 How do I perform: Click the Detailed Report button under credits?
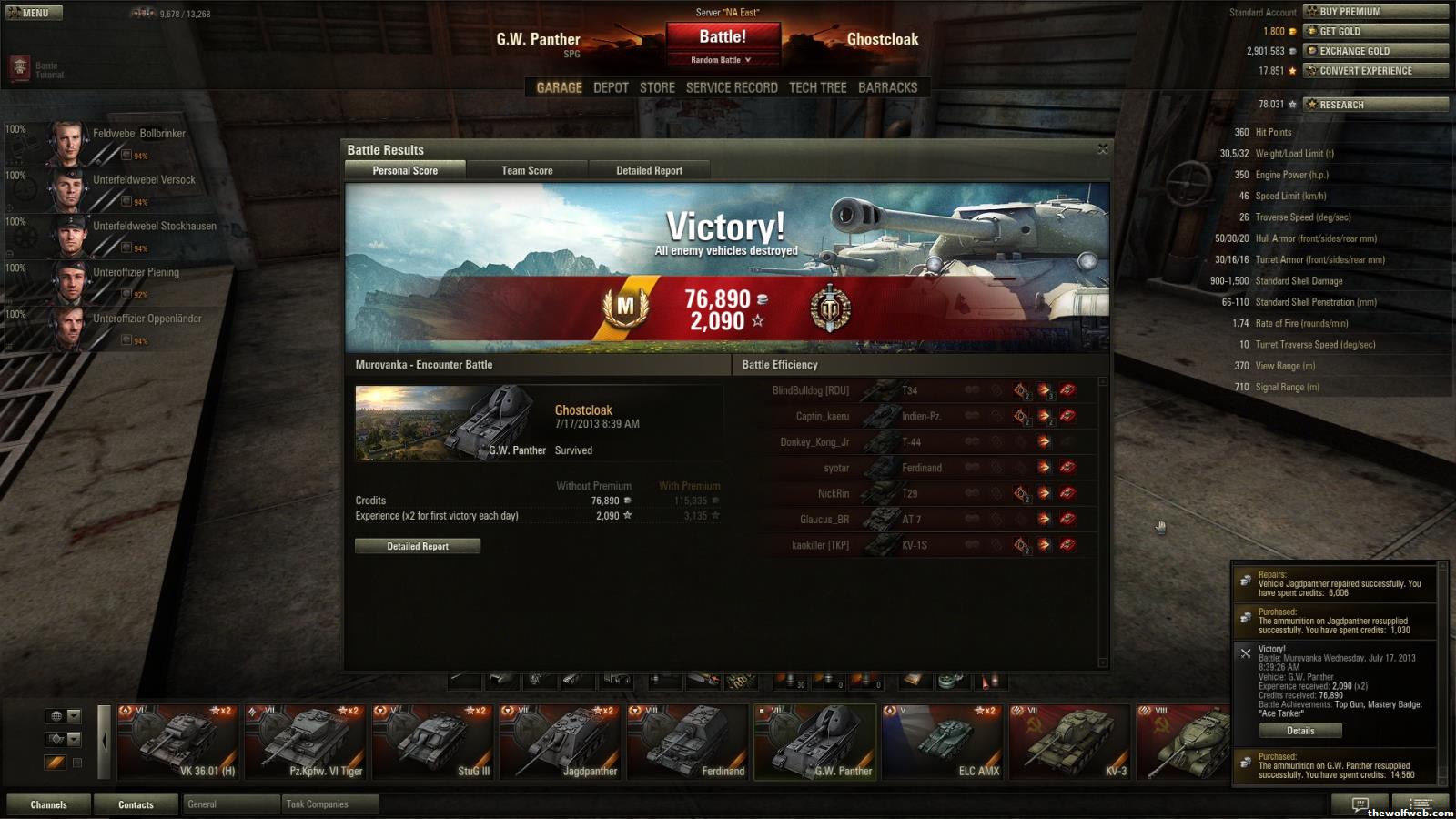[418, 546]
